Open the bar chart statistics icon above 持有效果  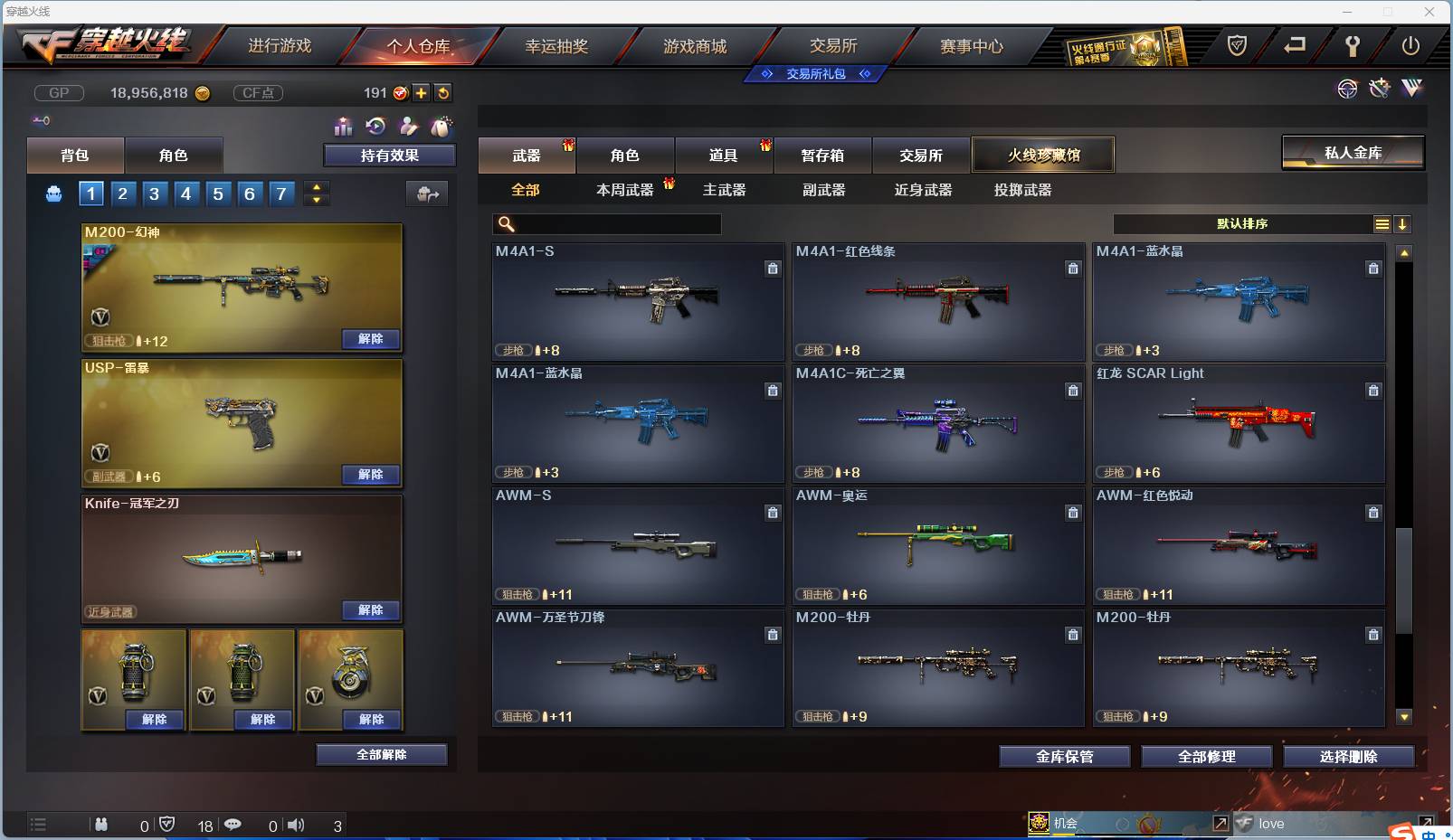point(344,127)
